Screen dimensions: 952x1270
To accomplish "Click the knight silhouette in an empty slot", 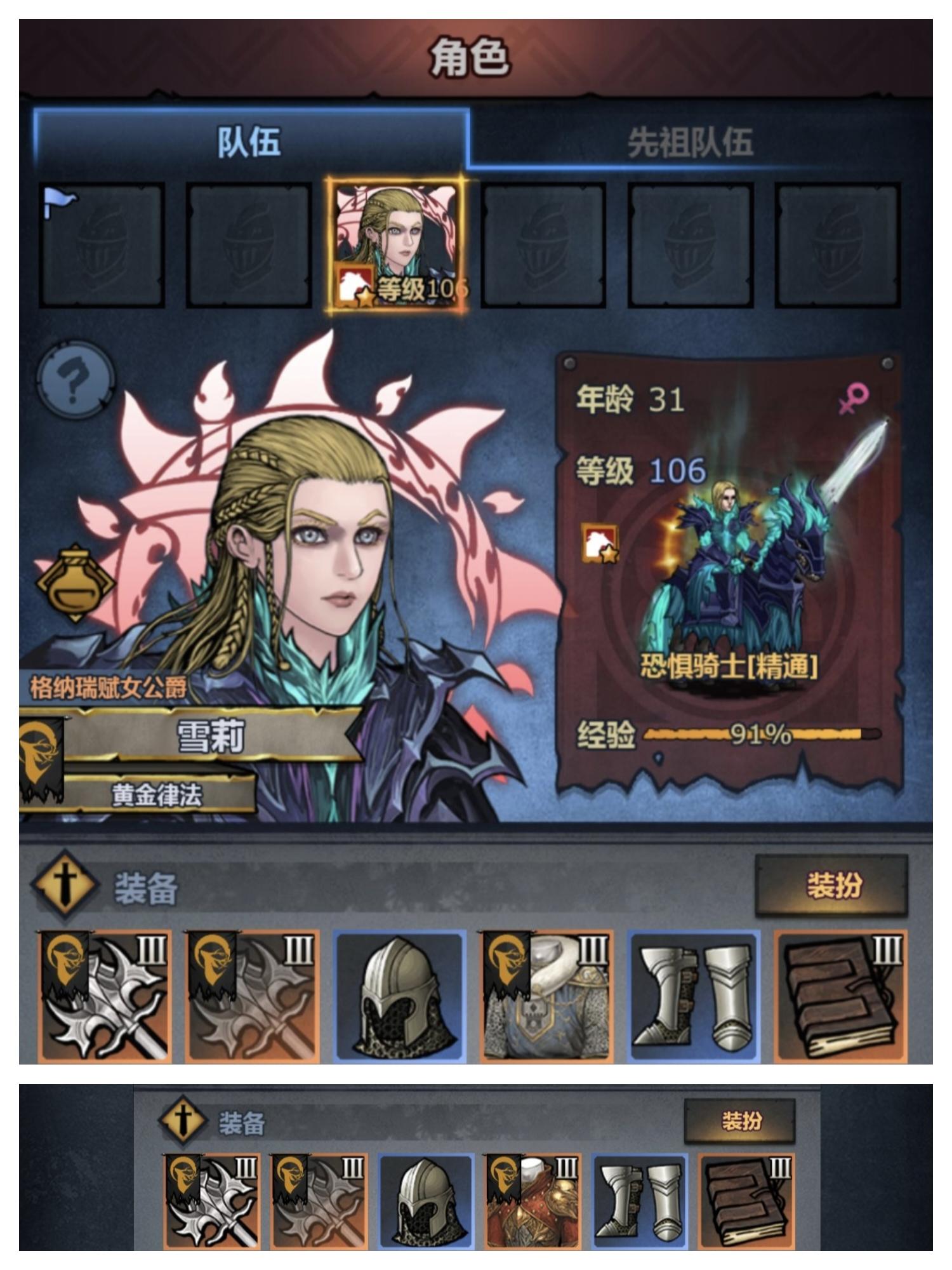I will (546, 244).
